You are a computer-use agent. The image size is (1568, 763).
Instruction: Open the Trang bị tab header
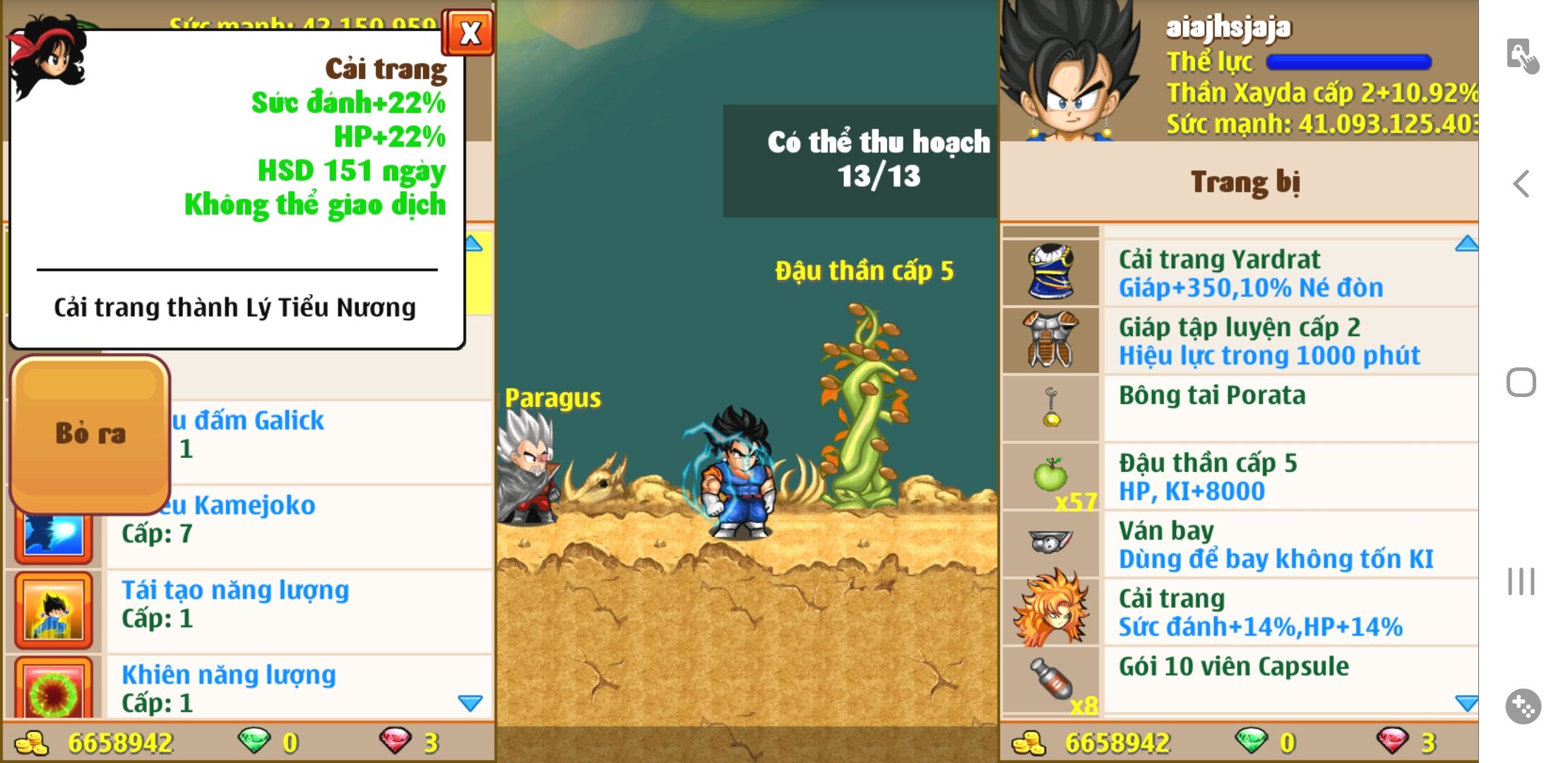(1245, 182)
